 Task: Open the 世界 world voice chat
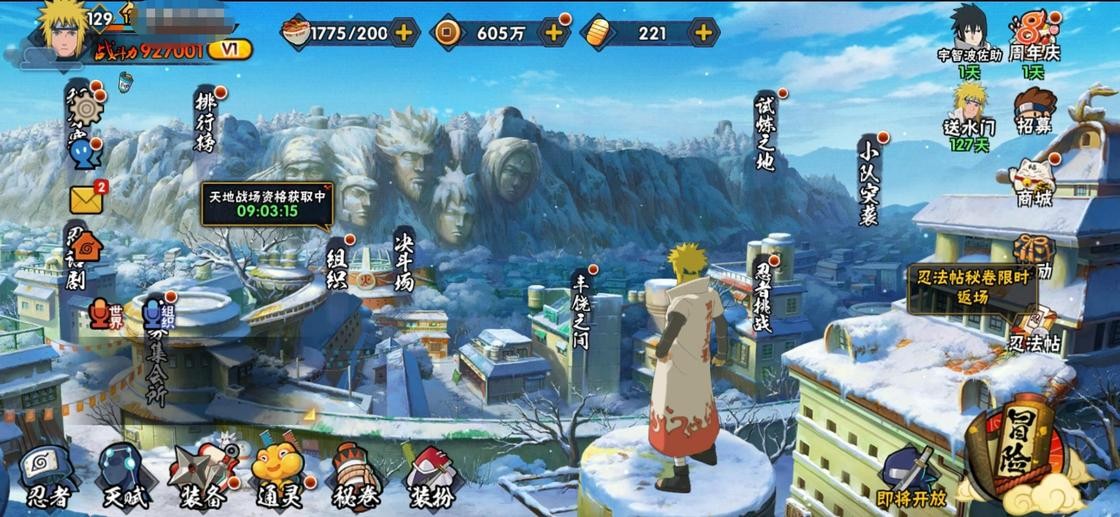pos(106,316)
